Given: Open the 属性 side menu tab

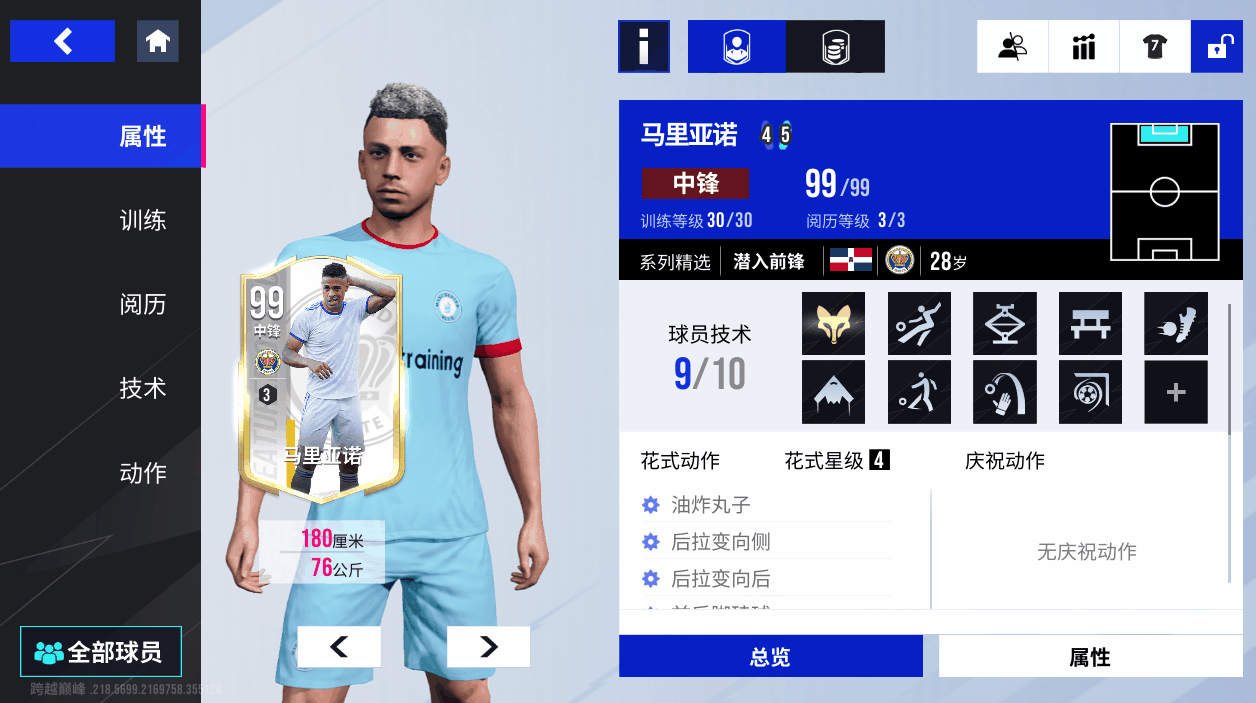Looking at the screenshot, I should point(142,136).
